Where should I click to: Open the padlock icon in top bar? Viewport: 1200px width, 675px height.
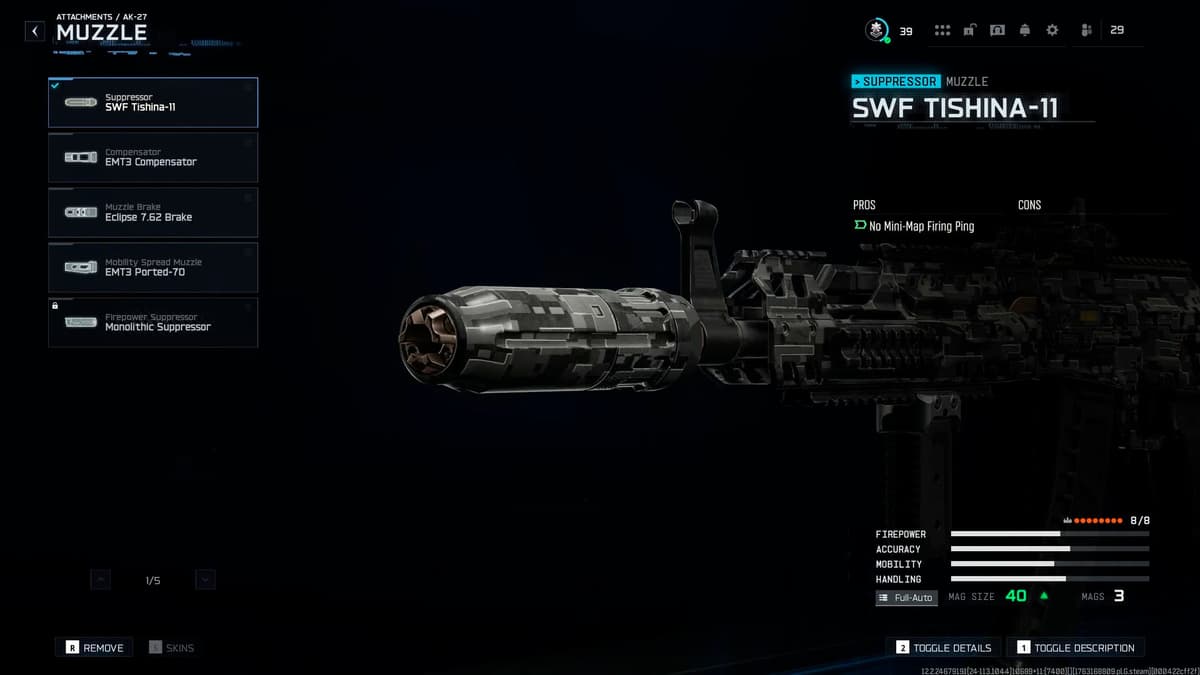pyautogui.click(x=969, y=31)
